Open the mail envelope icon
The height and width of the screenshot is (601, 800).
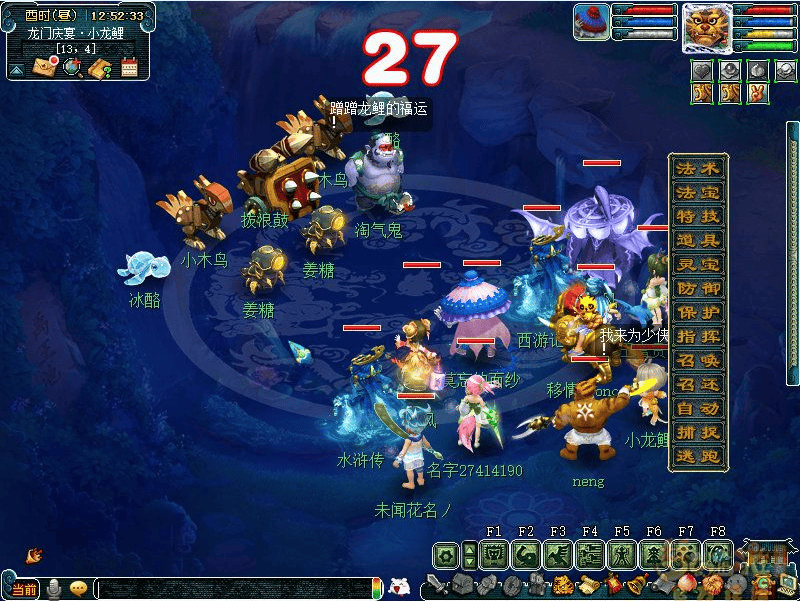coord(43,67)
